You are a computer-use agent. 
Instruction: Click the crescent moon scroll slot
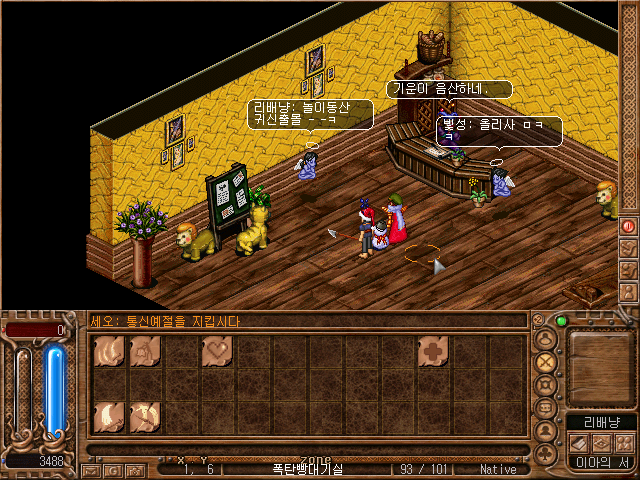tap(109, 415)
